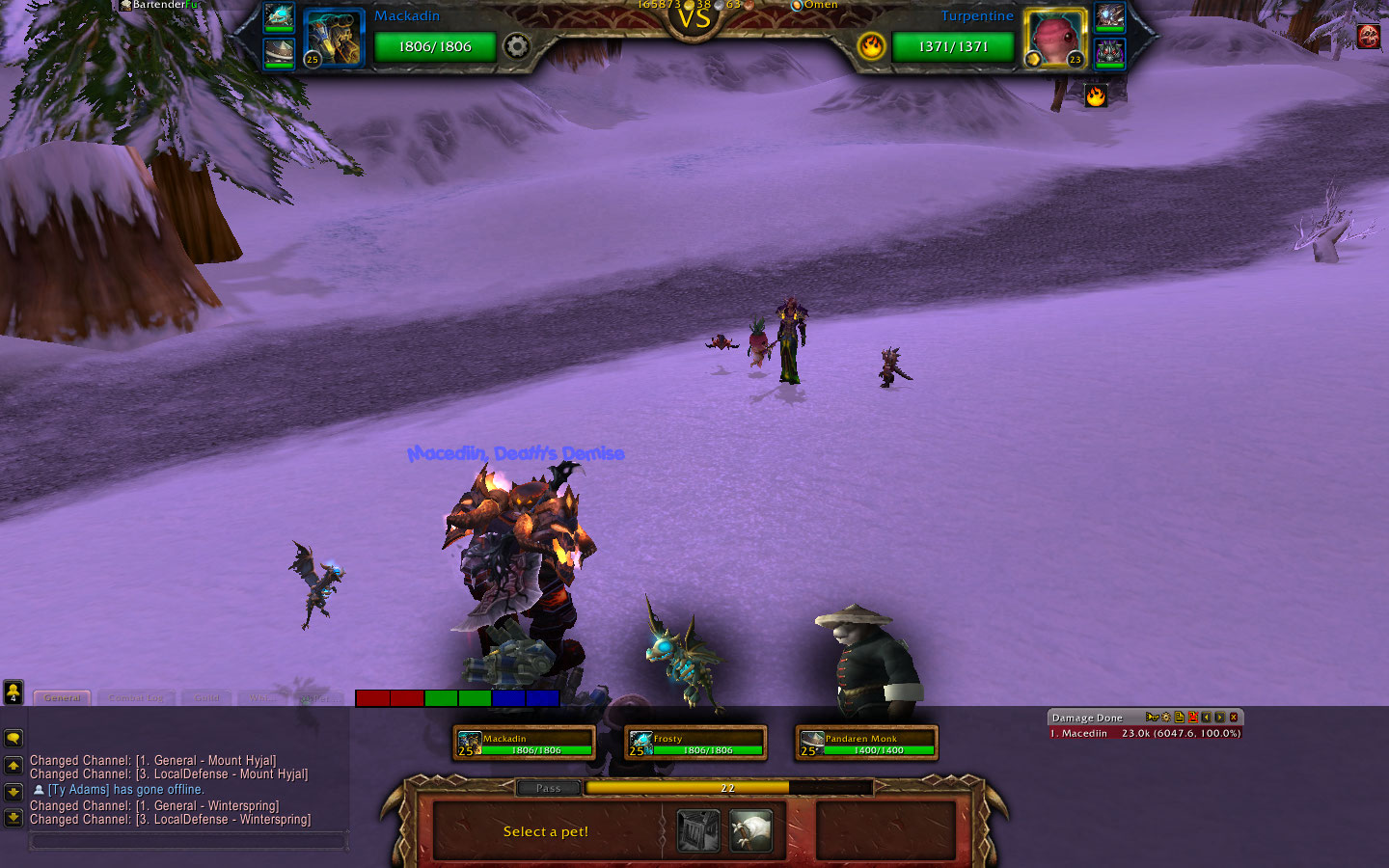This screenshot has width=1389, height=868.
Task: Click the Pass turn button
Action: pos(548,788)
